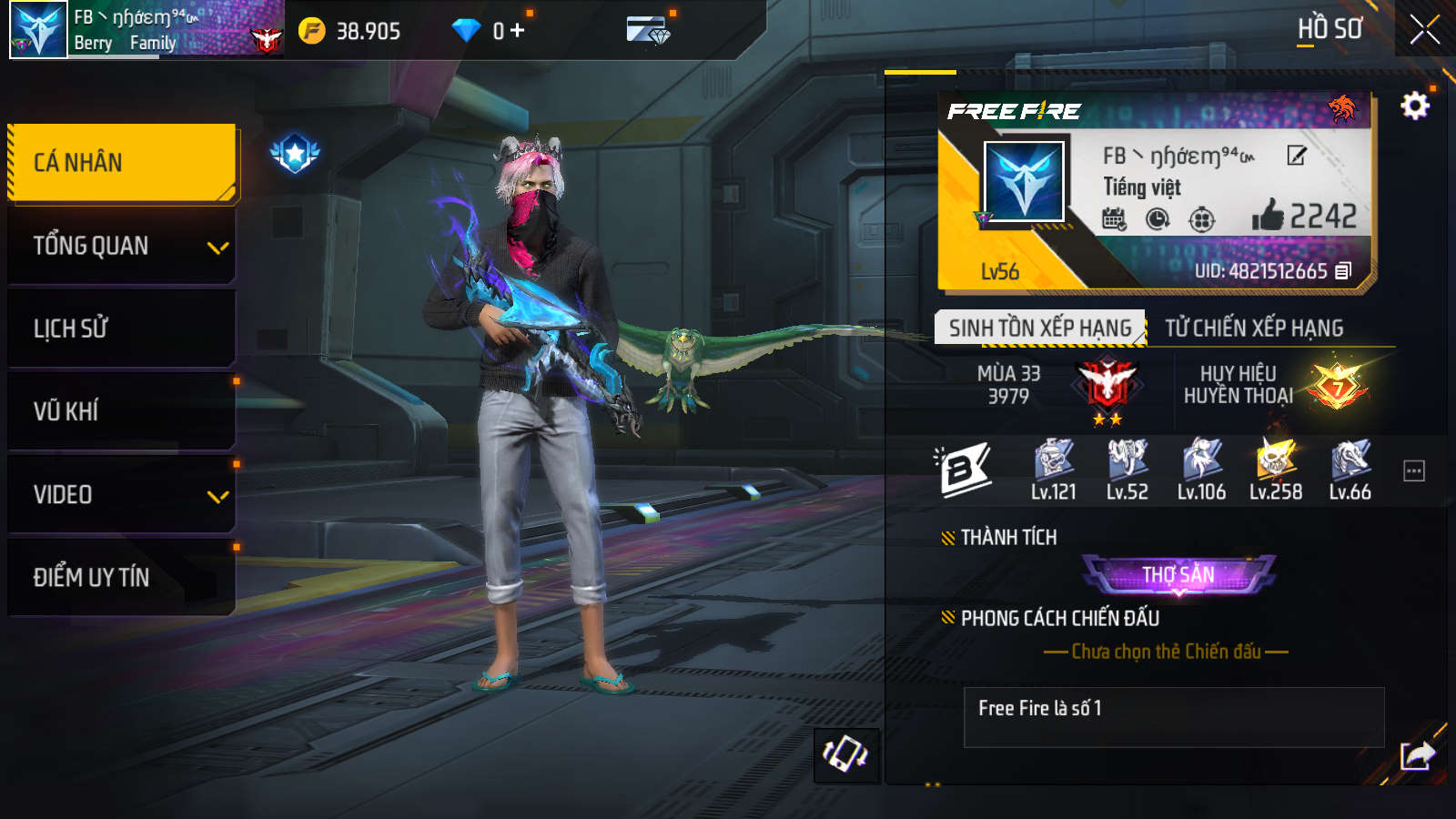The width and height of the screenshot is (1456, 819).
Task: Add diamonds with the plus button
Action: pyautogui.click(x=518, y=31)
